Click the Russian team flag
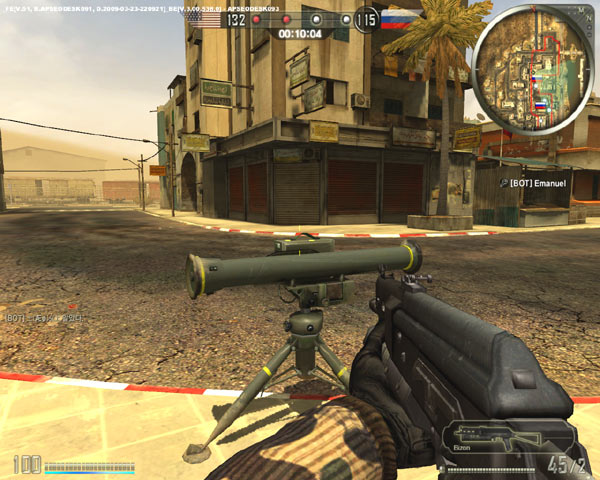The height and width of the screenshot is (480, 600). tap(397, 19)
